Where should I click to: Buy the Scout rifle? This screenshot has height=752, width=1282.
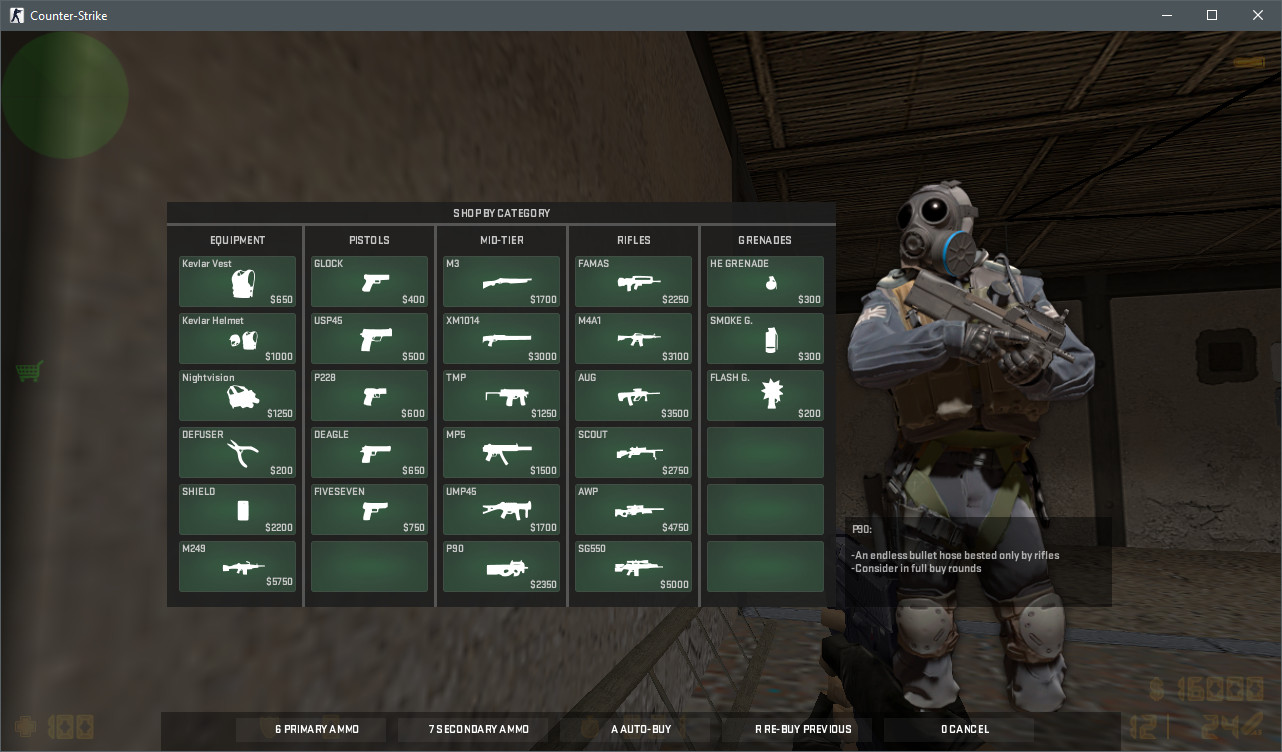[633, 452]
